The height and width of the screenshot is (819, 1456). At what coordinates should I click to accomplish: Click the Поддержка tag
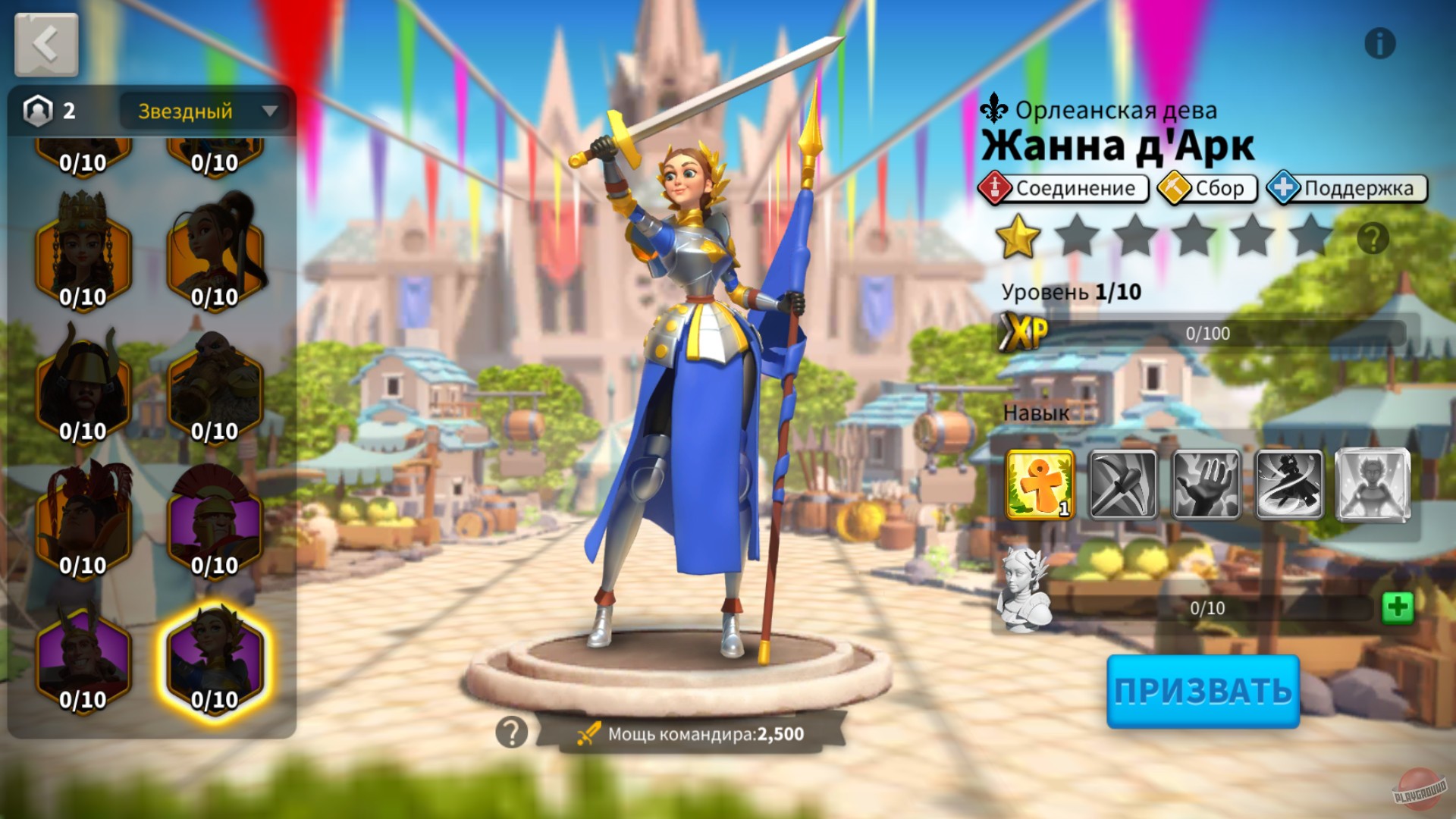pos(1346,187)
